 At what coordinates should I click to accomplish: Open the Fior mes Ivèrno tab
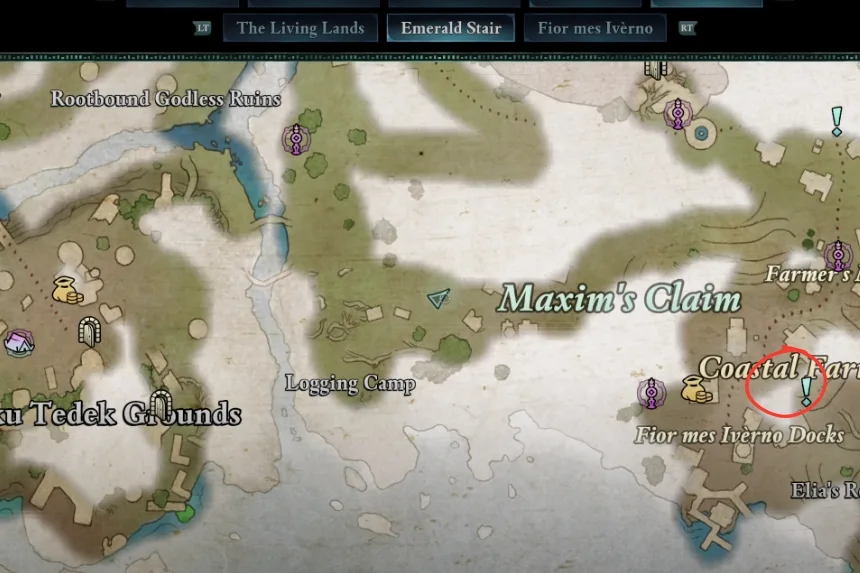[595, 28]
